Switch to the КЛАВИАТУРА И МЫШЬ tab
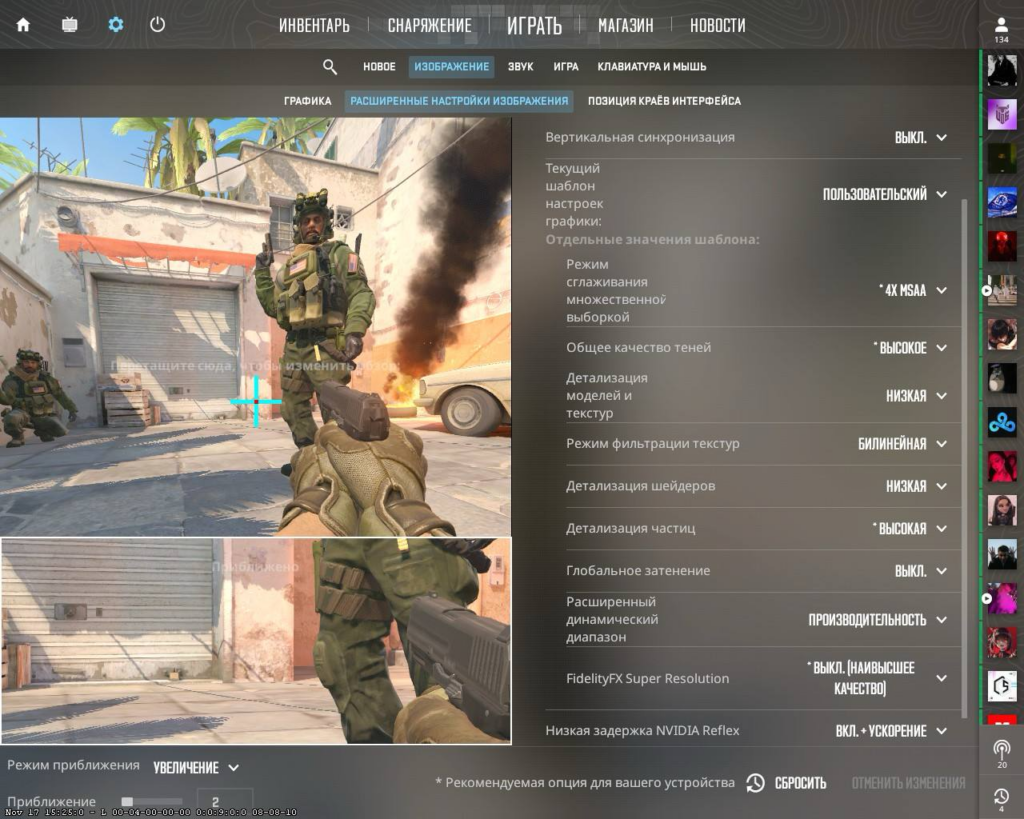 (x=651, y=67)
